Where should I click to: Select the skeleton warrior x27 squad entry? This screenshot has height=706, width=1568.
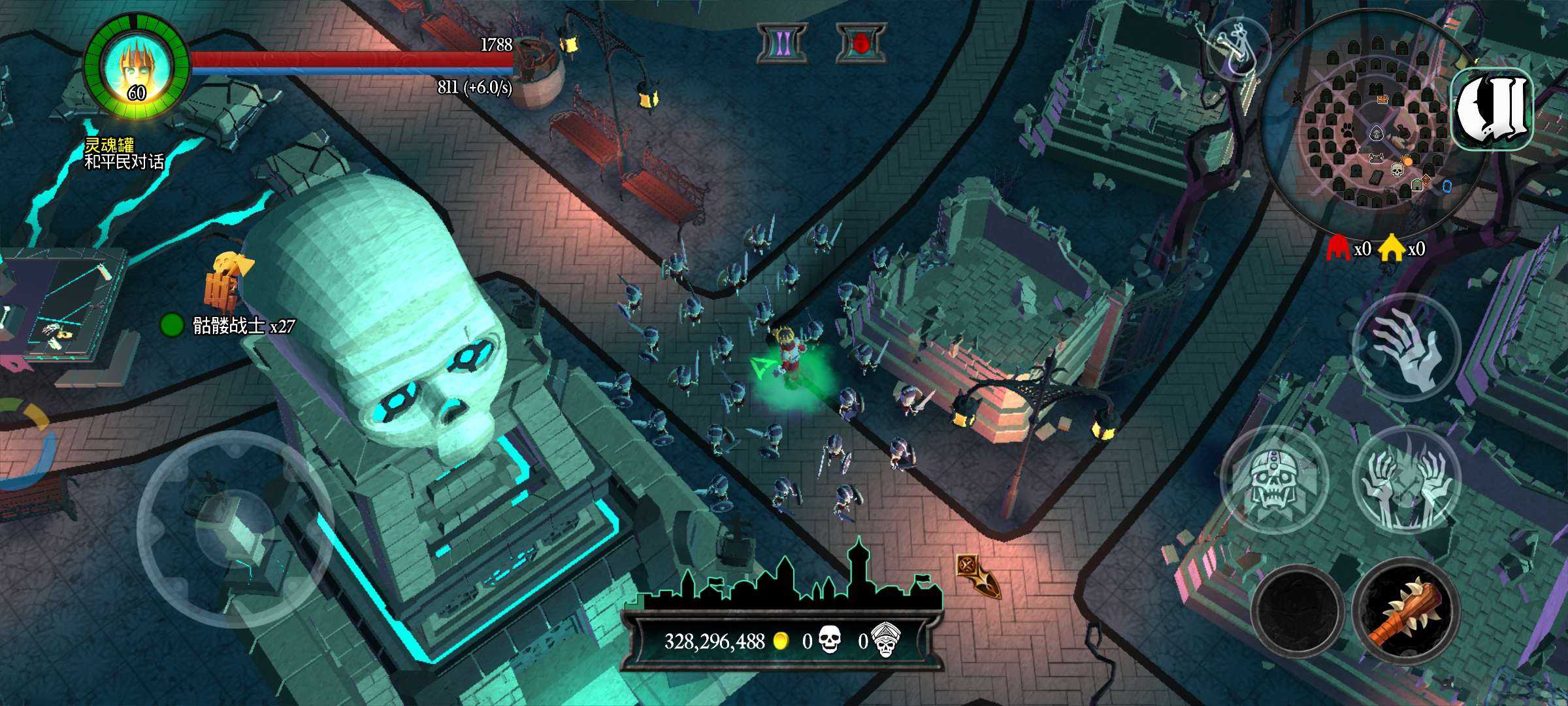coord(229,325)
